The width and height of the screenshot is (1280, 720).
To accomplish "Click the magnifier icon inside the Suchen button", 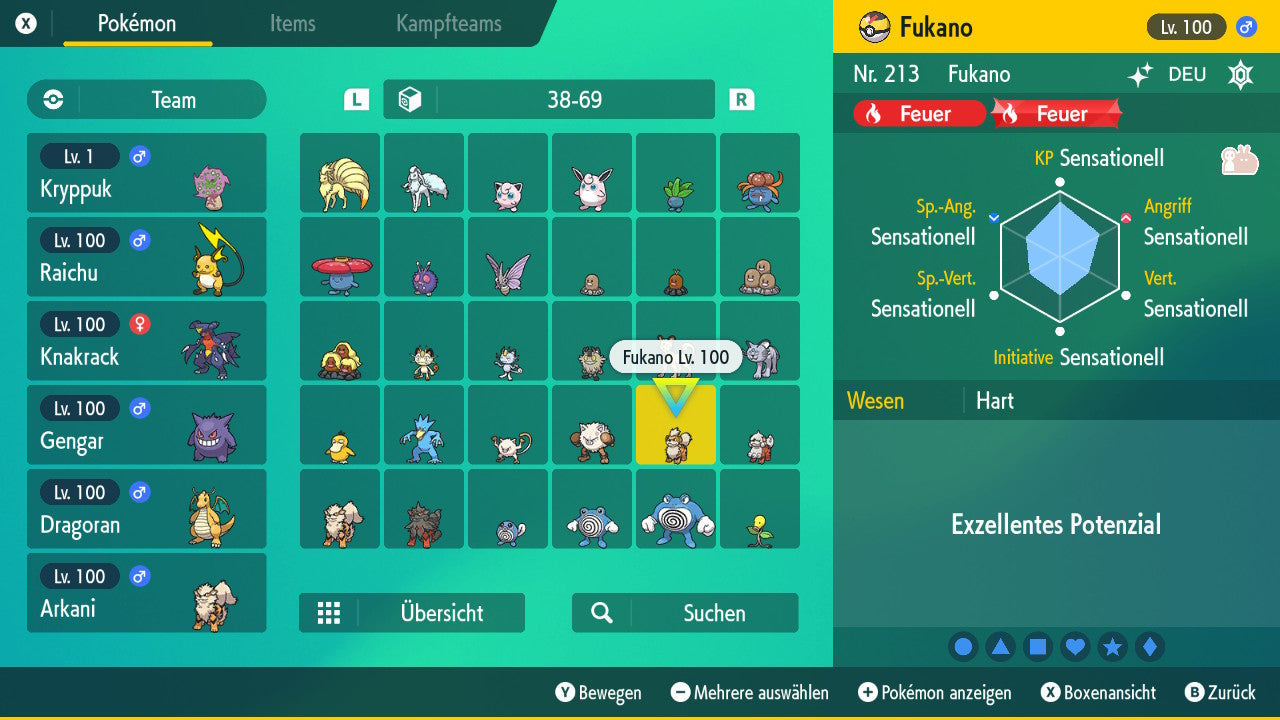I will pos(600,613).
